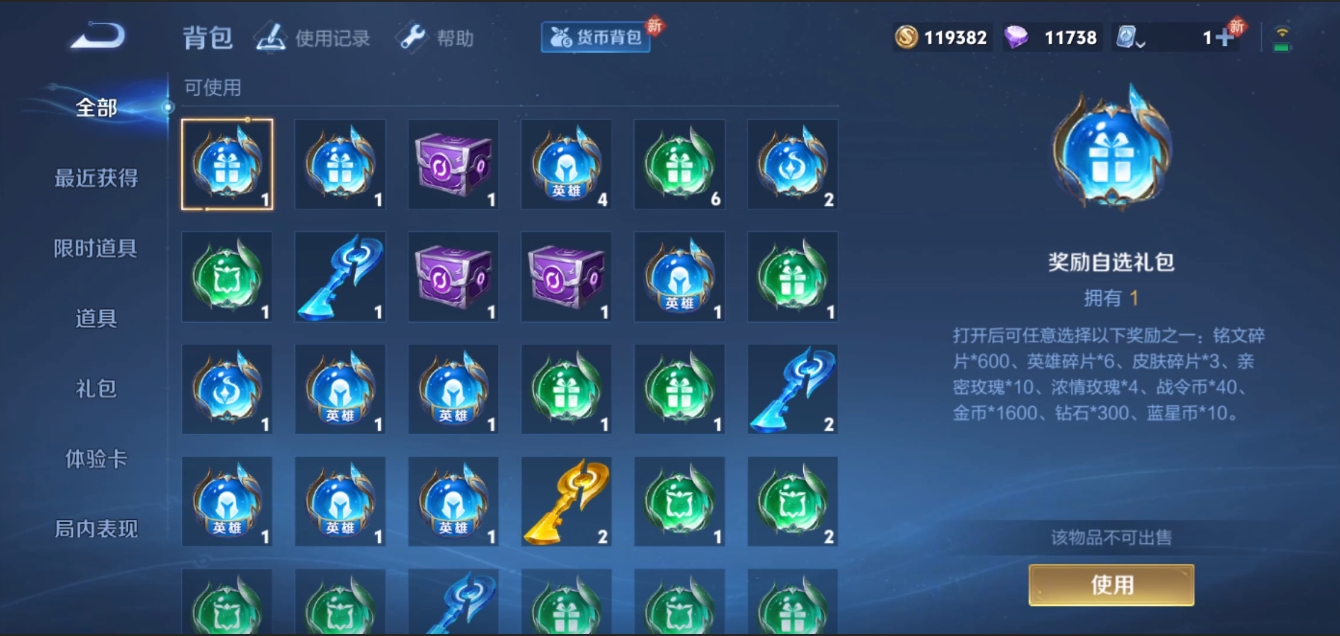Select the 道具 category tab
This screenshot has width=1340, height=636.
(96, 318)
